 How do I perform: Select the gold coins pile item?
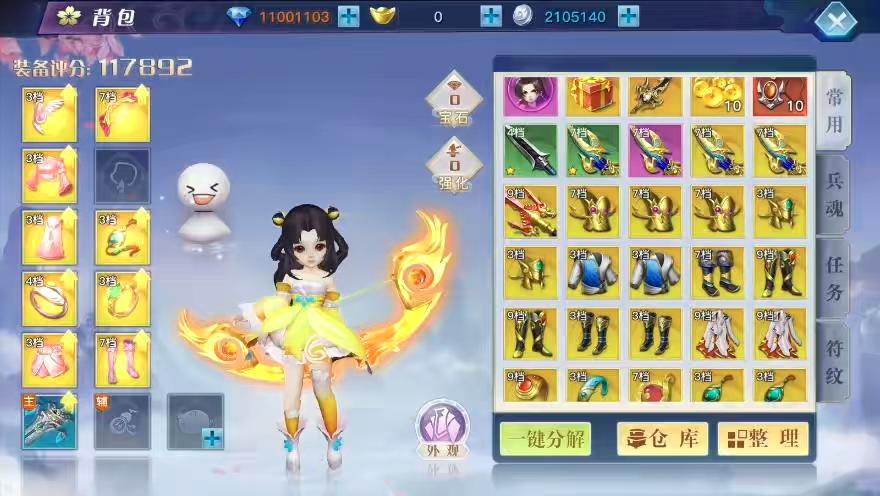(717, 96)
